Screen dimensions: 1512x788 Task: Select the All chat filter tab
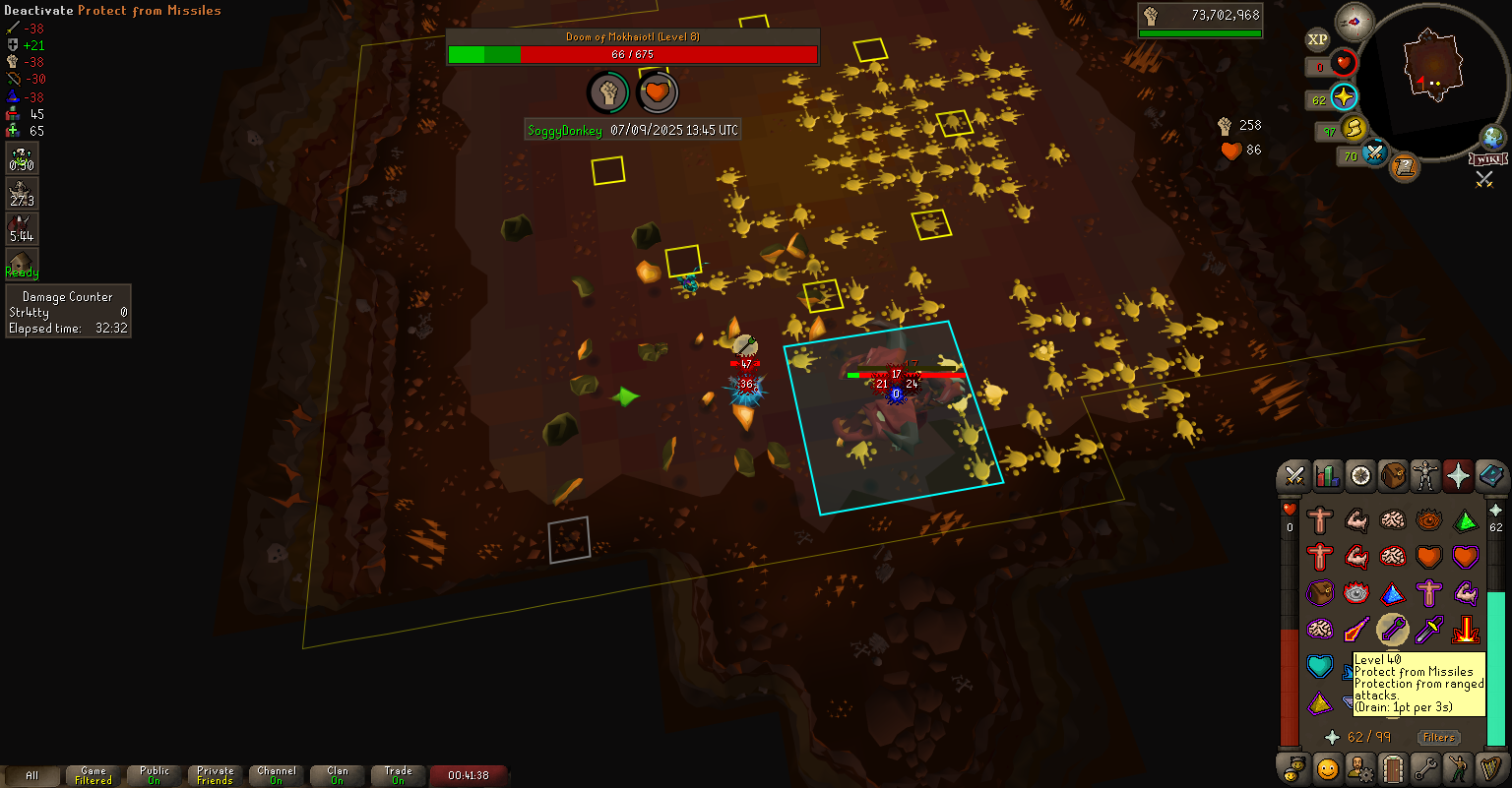click(31, 775)
